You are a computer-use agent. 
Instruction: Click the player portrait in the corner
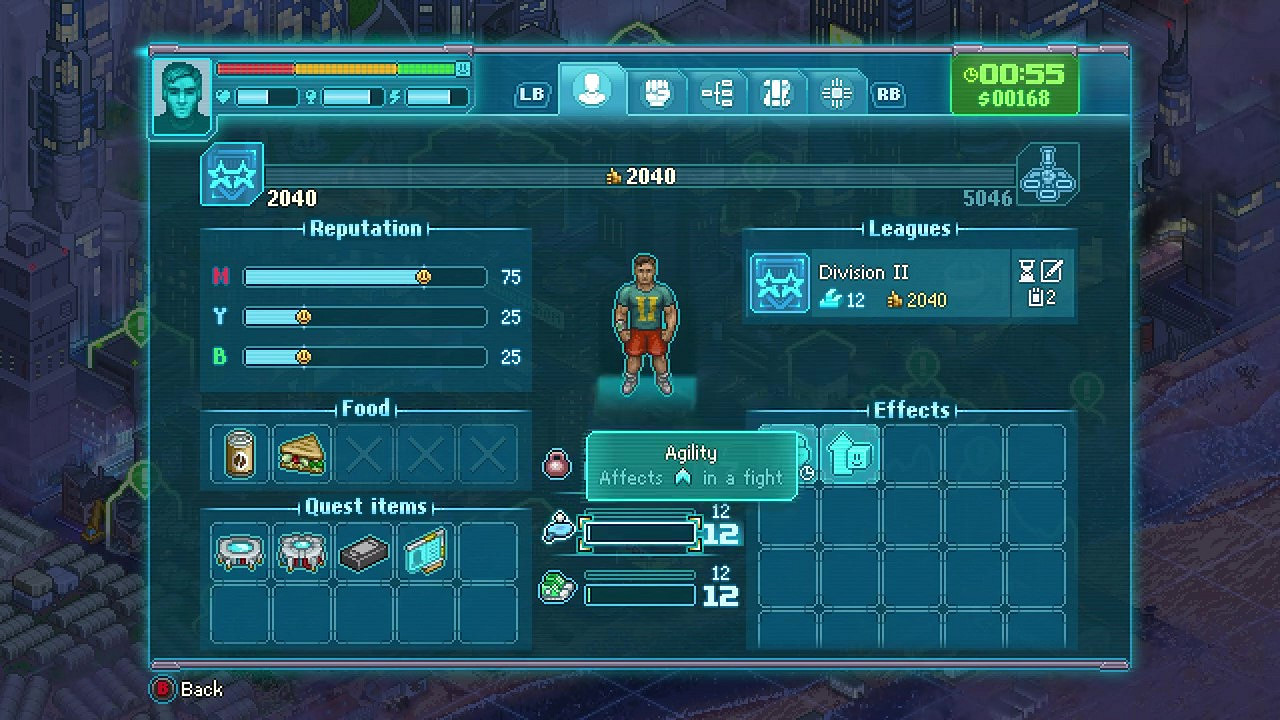(x=182, y=97)
